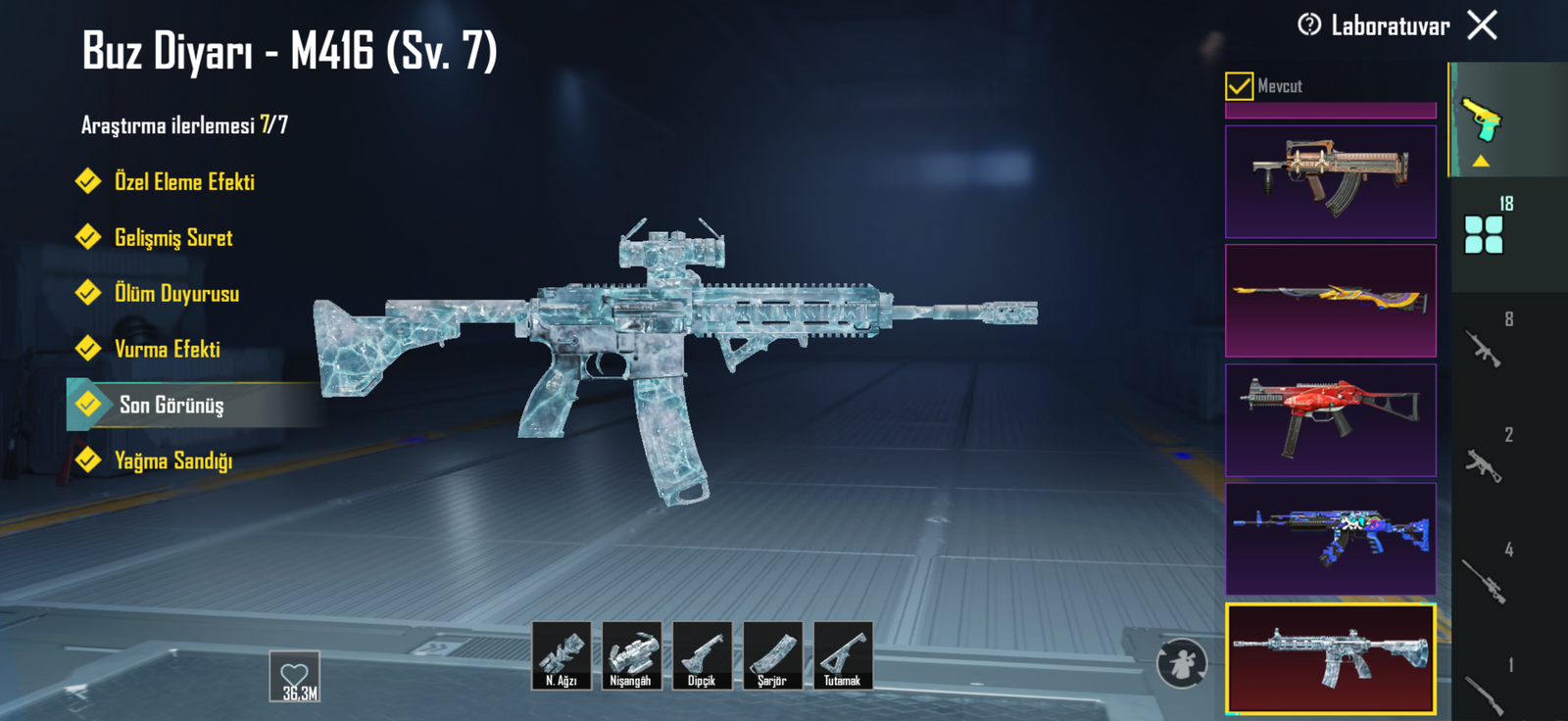This screenshot has width=1568, height=721.
Task: Close the Laboratuvar screen
Action: click(1482, 24)
